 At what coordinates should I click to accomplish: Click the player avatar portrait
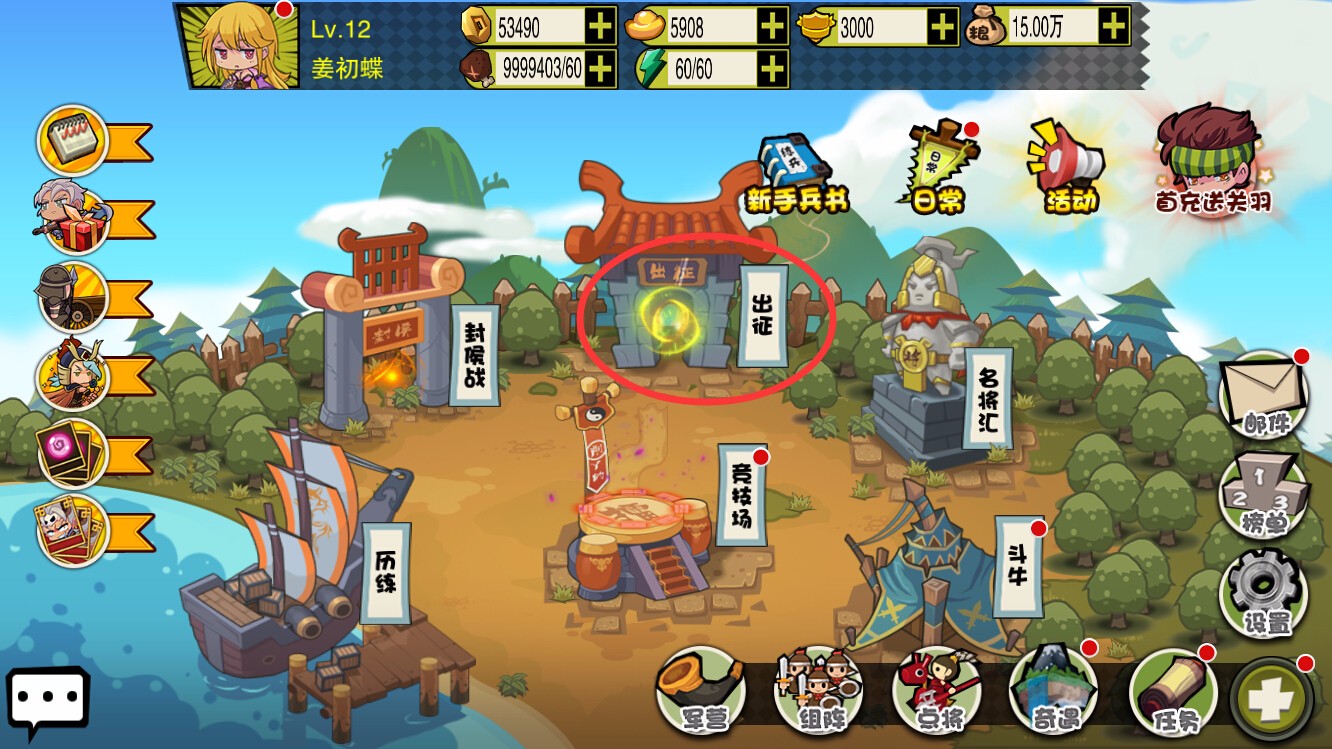click(238, 46)
